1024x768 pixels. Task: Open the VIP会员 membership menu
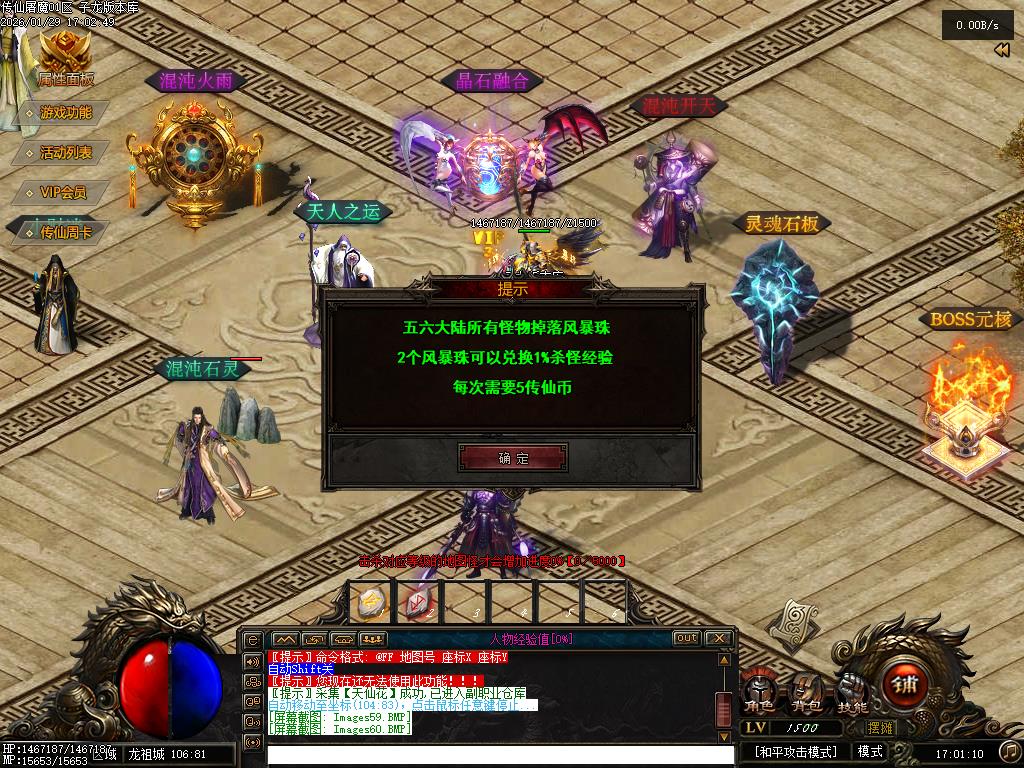[x=62, y=193]
